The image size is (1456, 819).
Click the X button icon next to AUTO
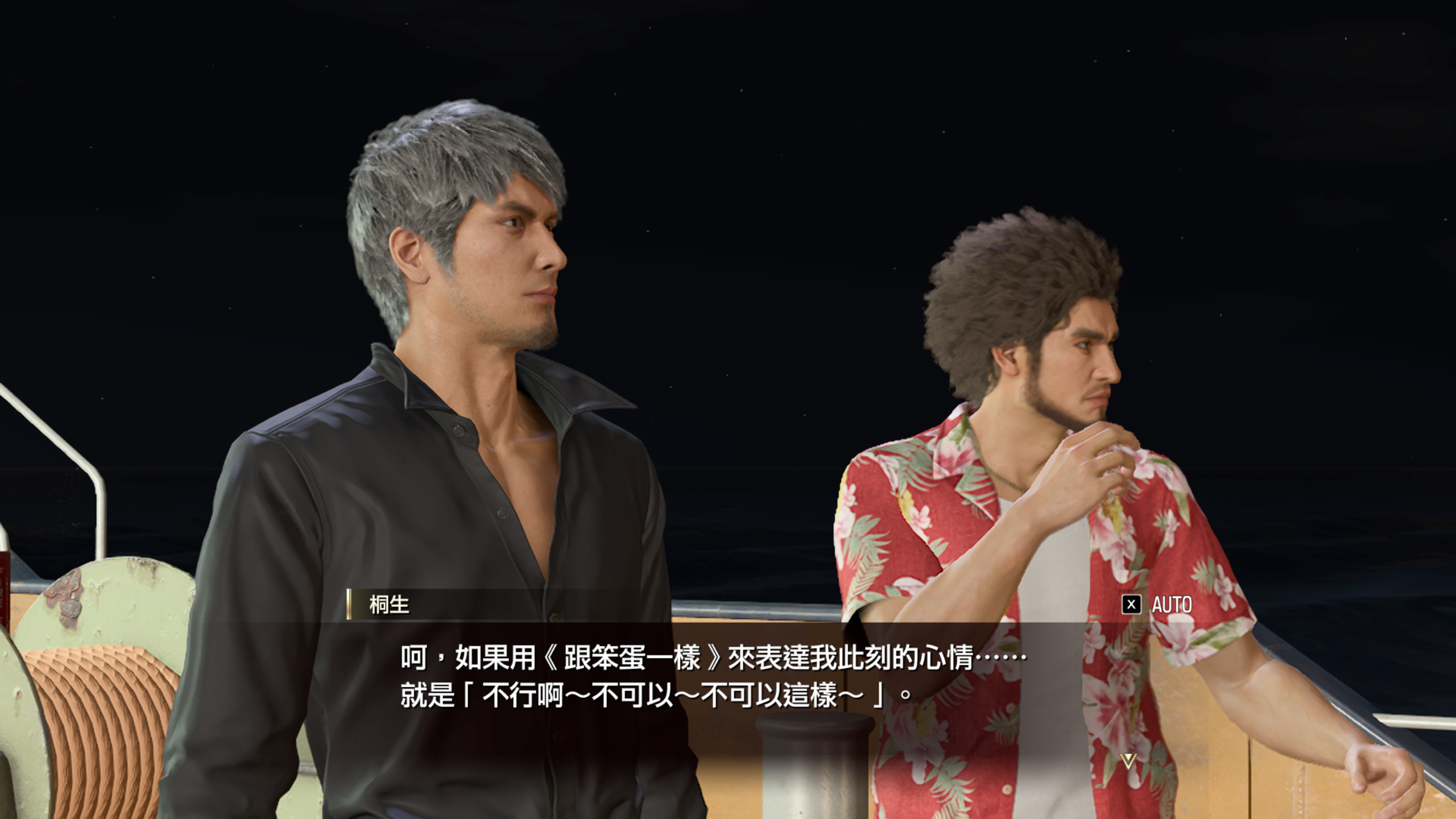(1132, 605)
